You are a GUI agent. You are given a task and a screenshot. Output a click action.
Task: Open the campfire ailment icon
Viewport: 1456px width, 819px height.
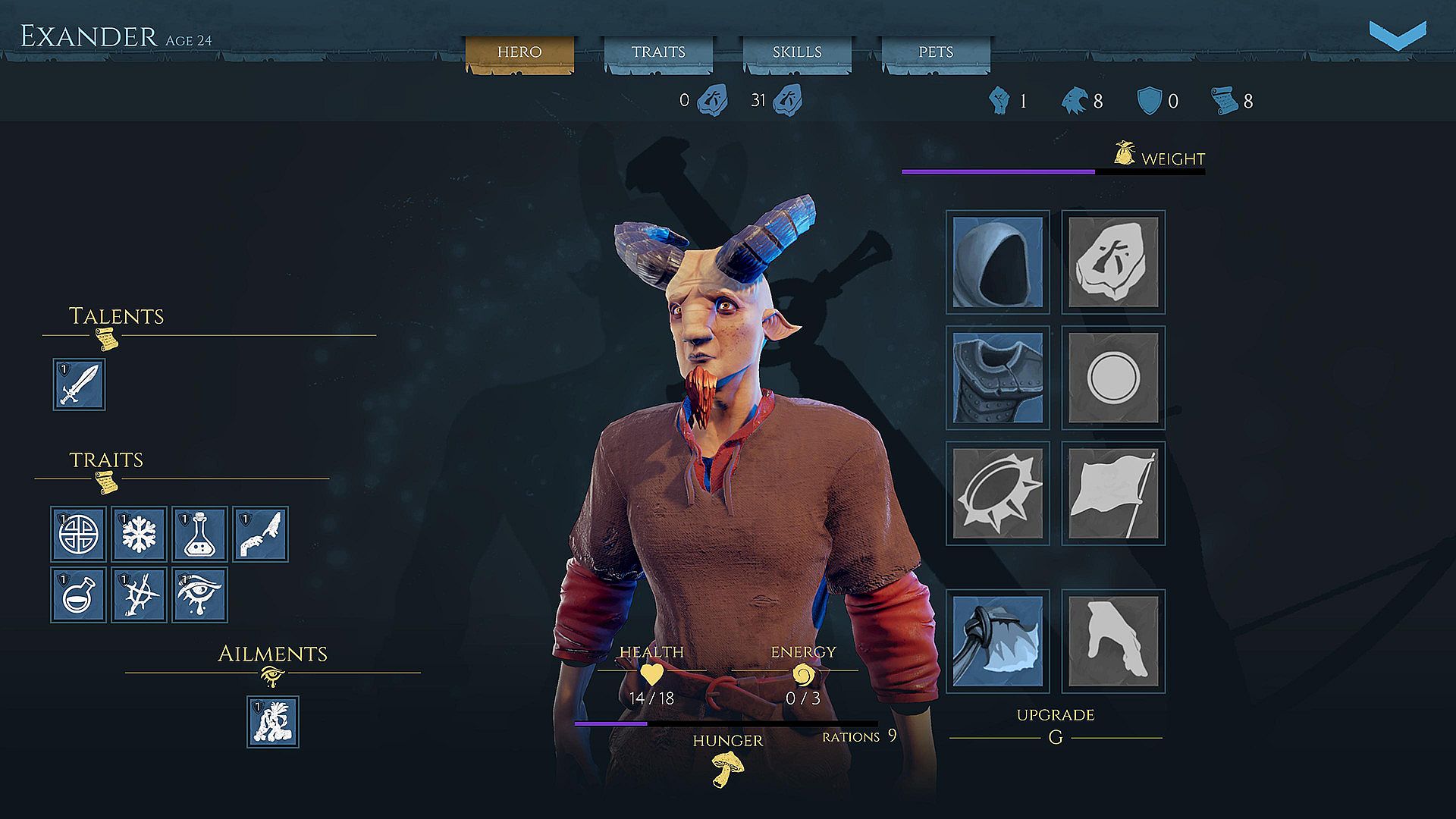(272, 722)
